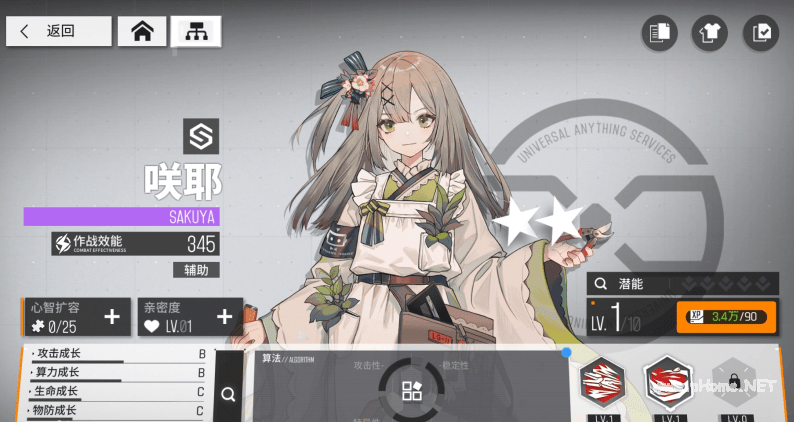Screen dimensions: 794x422
Task: Open the checklist clipboard icon
Action: pos(761,33)
